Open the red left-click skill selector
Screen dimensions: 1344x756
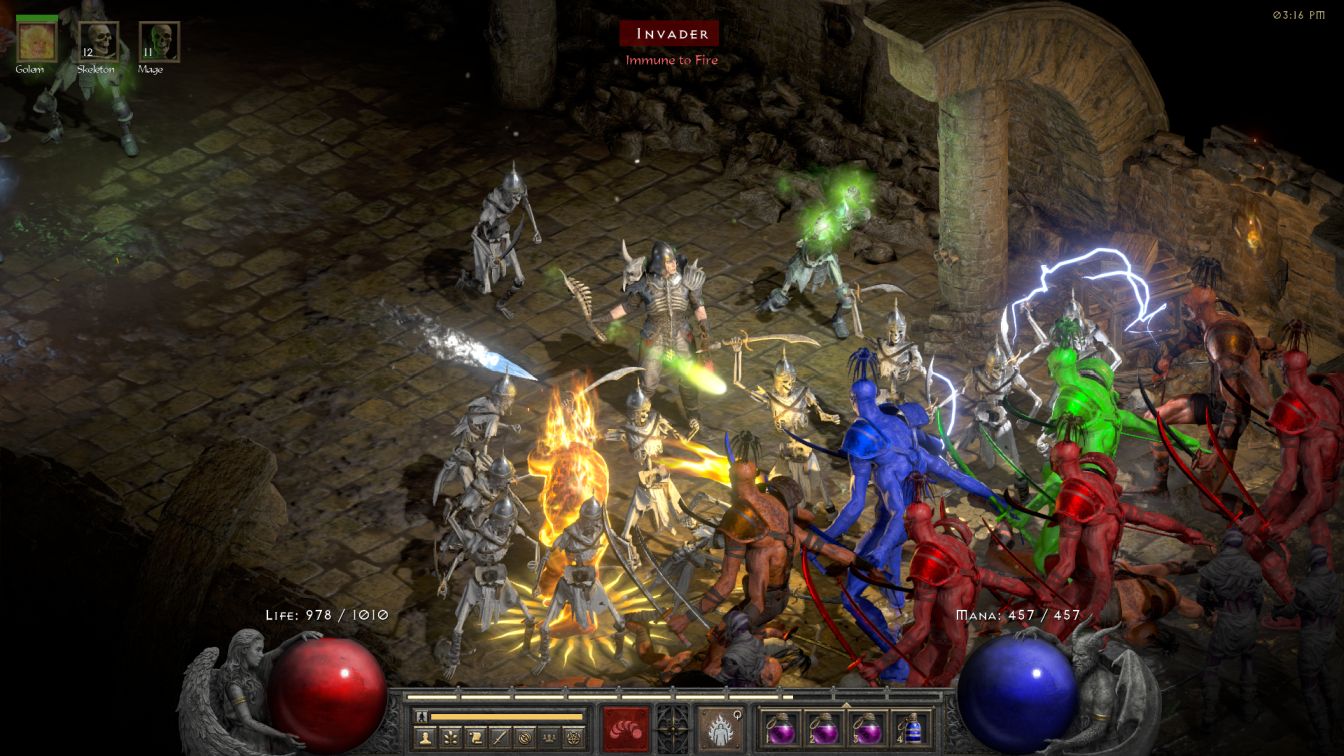pos(625,727)
